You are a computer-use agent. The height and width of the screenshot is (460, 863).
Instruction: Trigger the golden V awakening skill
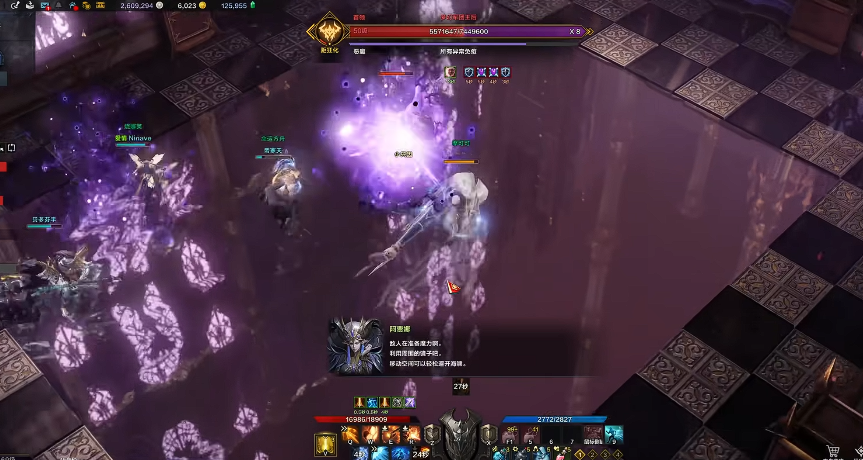point(325,445)
